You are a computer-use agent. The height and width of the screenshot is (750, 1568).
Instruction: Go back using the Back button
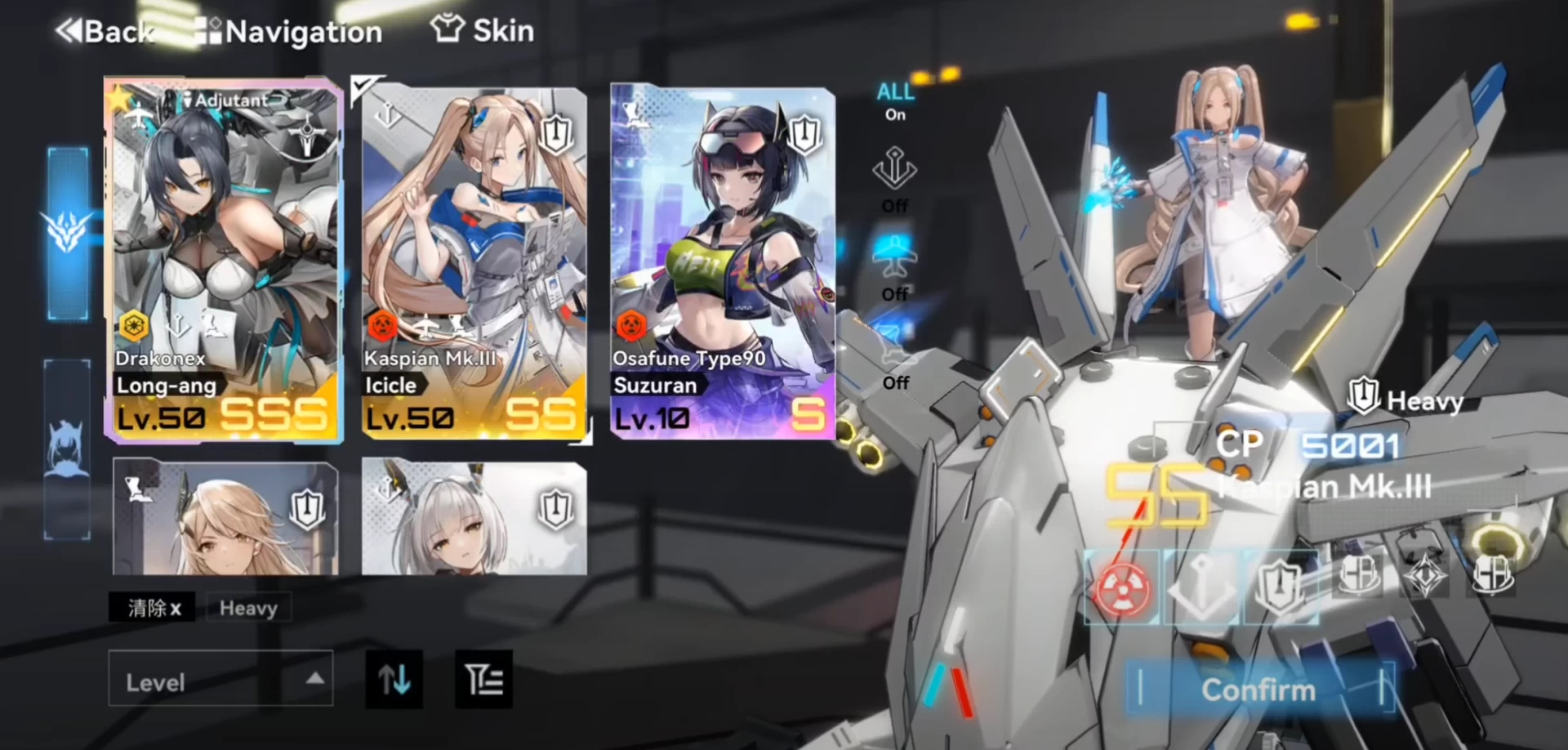105,32
